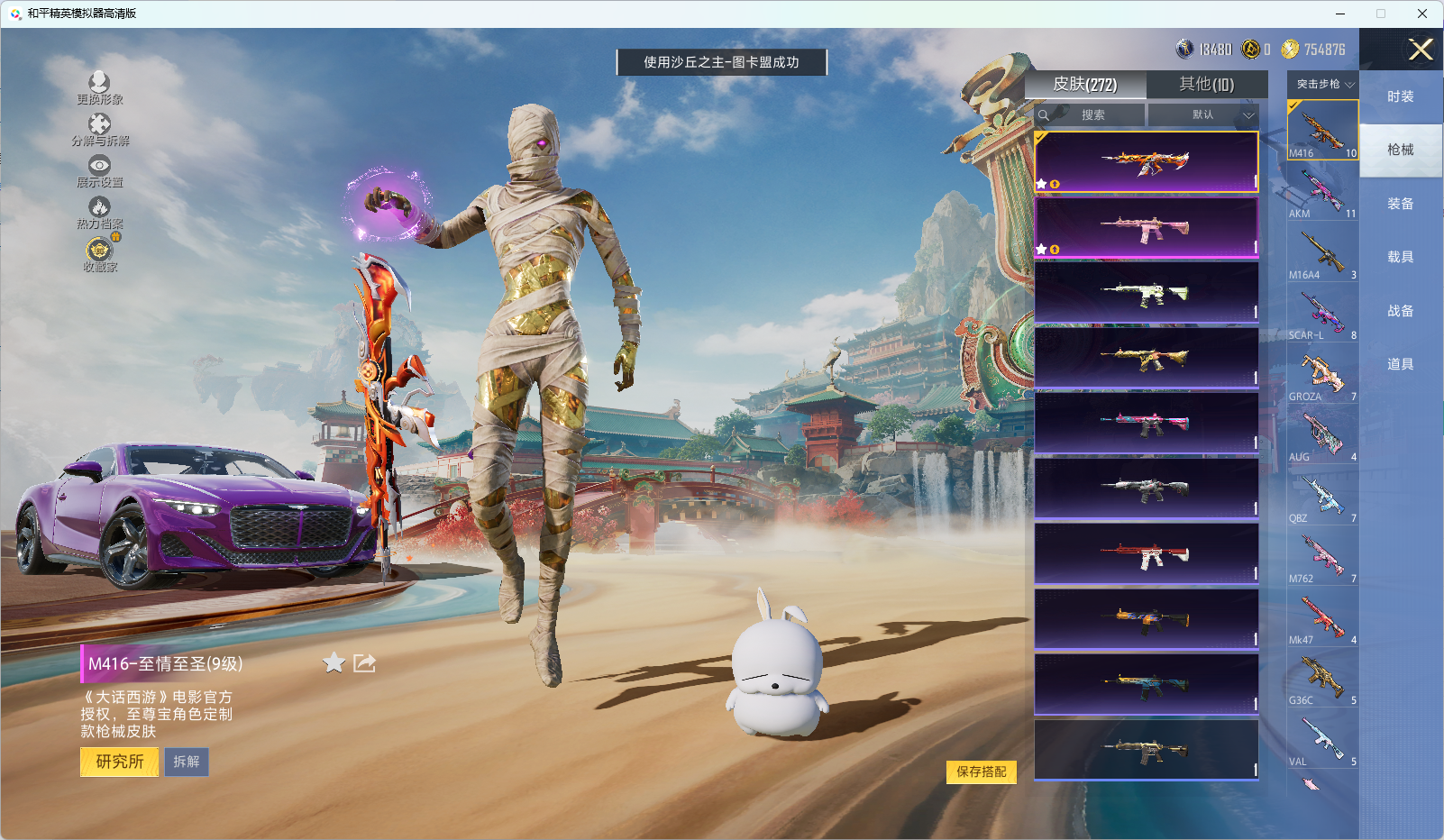Switch to the 其他(10) tab
The image size is (1444, 840).
click(1206, 84)
